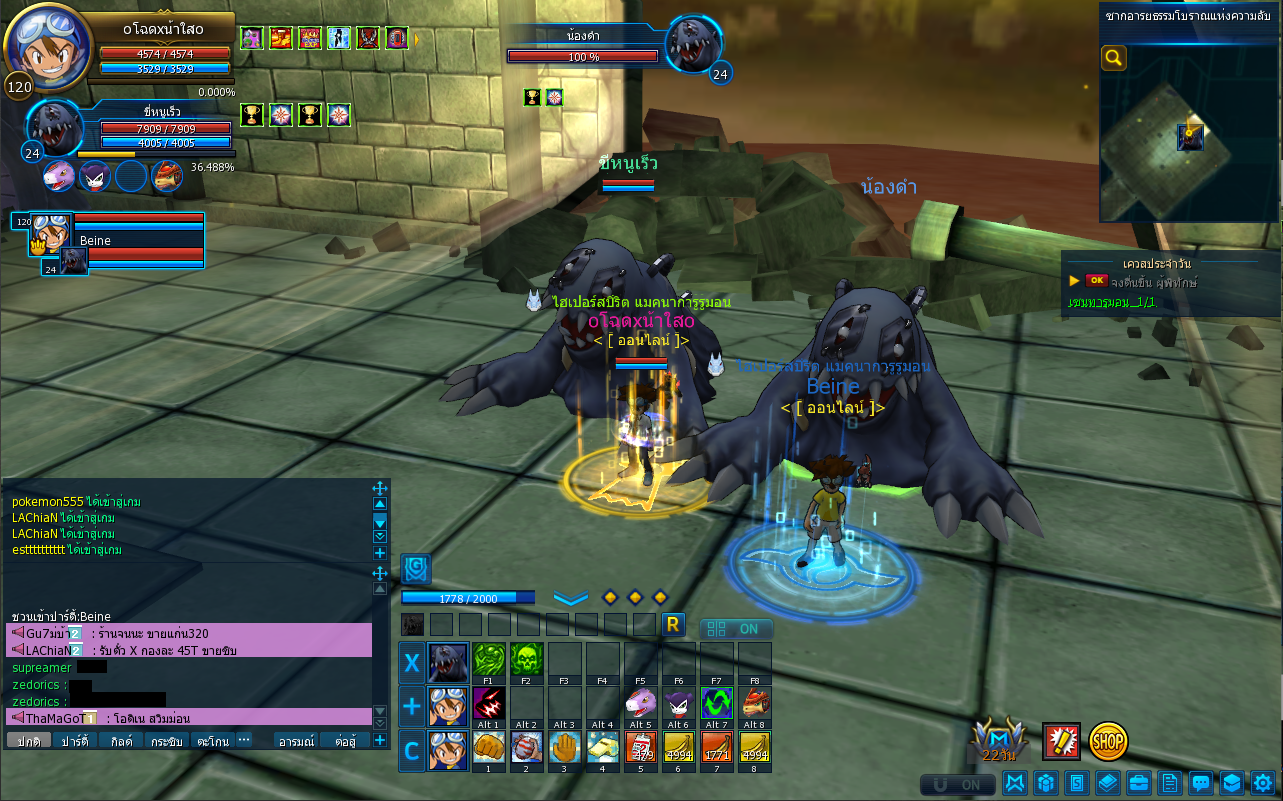Viewport: 1283px width, 801px height.
Task: Click the yellow R button
Action: click(673, 625)
